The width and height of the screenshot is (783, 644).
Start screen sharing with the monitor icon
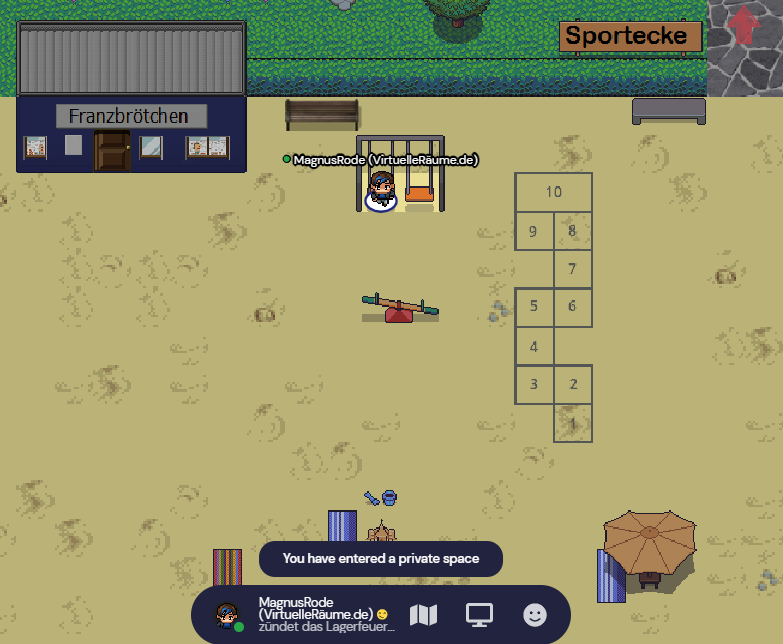[x=480, y=615]
